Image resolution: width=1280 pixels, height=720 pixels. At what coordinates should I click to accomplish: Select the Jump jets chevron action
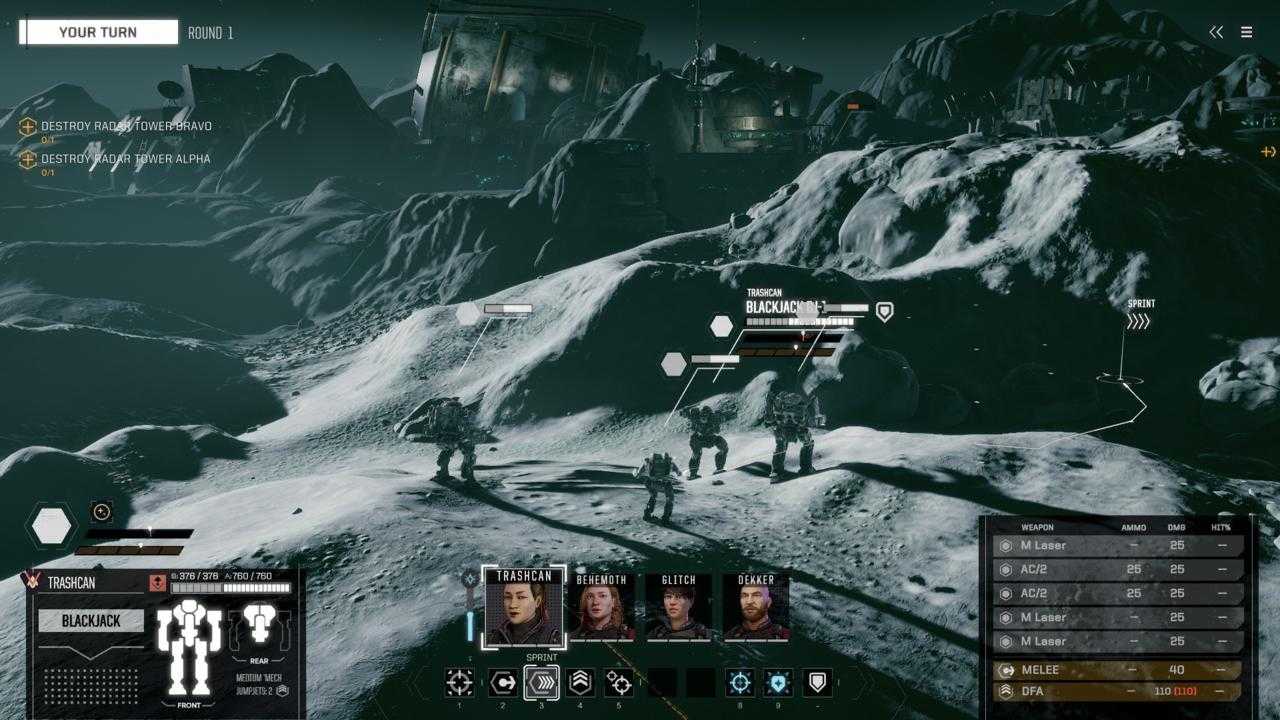click(580, 683)
